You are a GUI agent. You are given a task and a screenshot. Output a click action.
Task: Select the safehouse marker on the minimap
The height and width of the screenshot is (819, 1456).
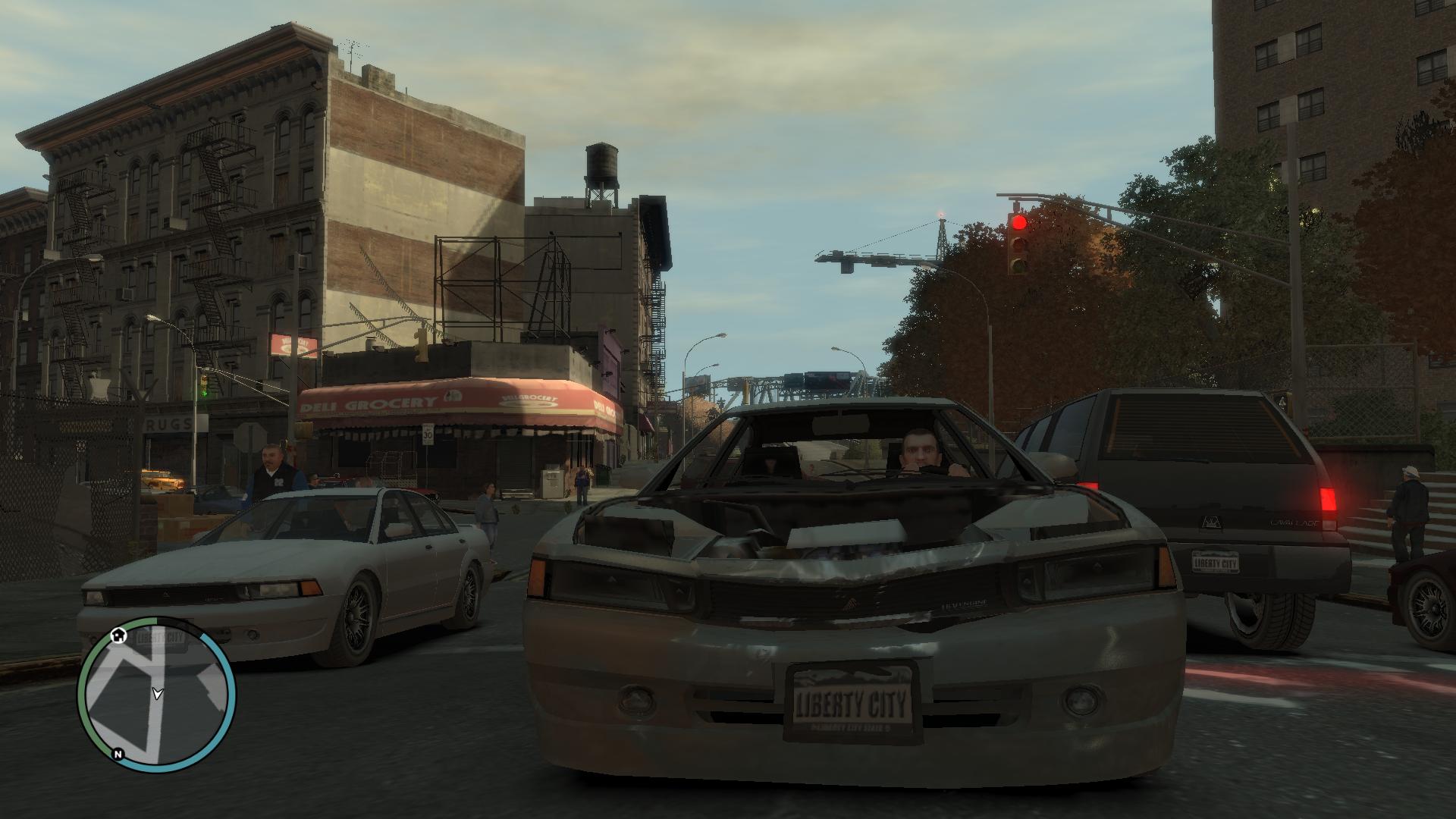[x=118, y=635]
